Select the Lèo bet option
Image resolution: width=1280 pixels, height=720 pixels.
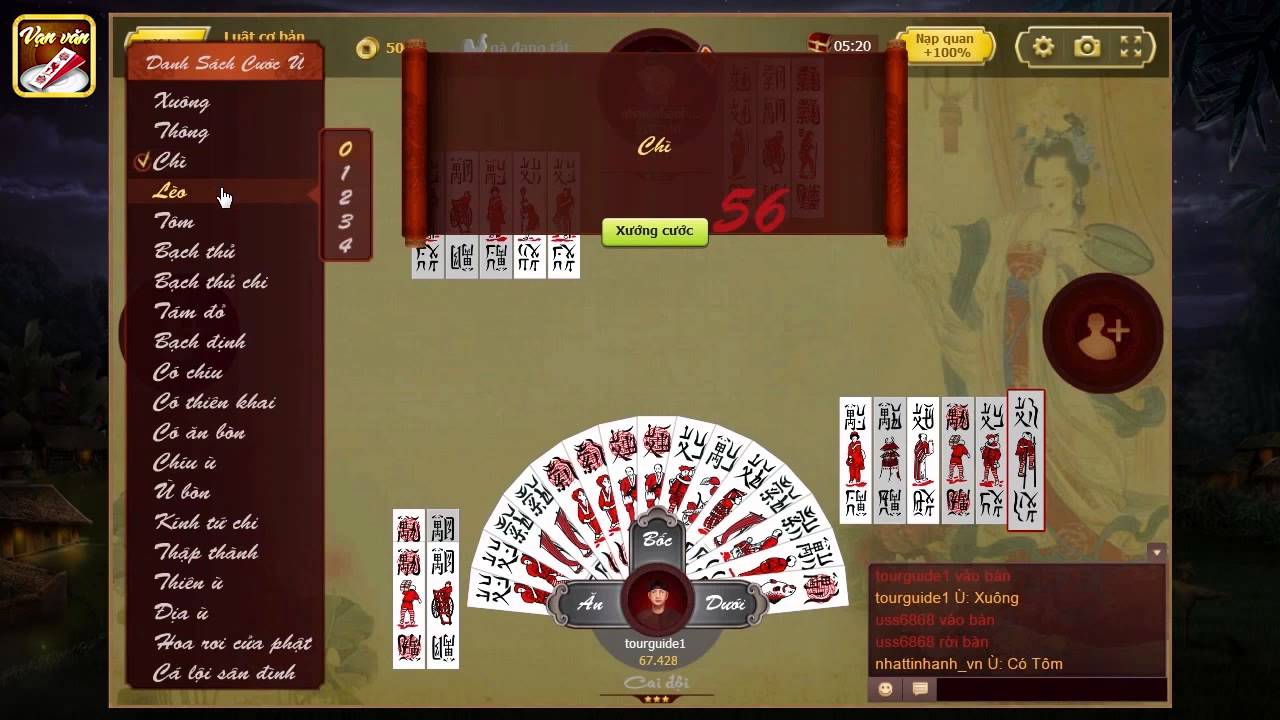pyautogui.click(x=172, y=191)
